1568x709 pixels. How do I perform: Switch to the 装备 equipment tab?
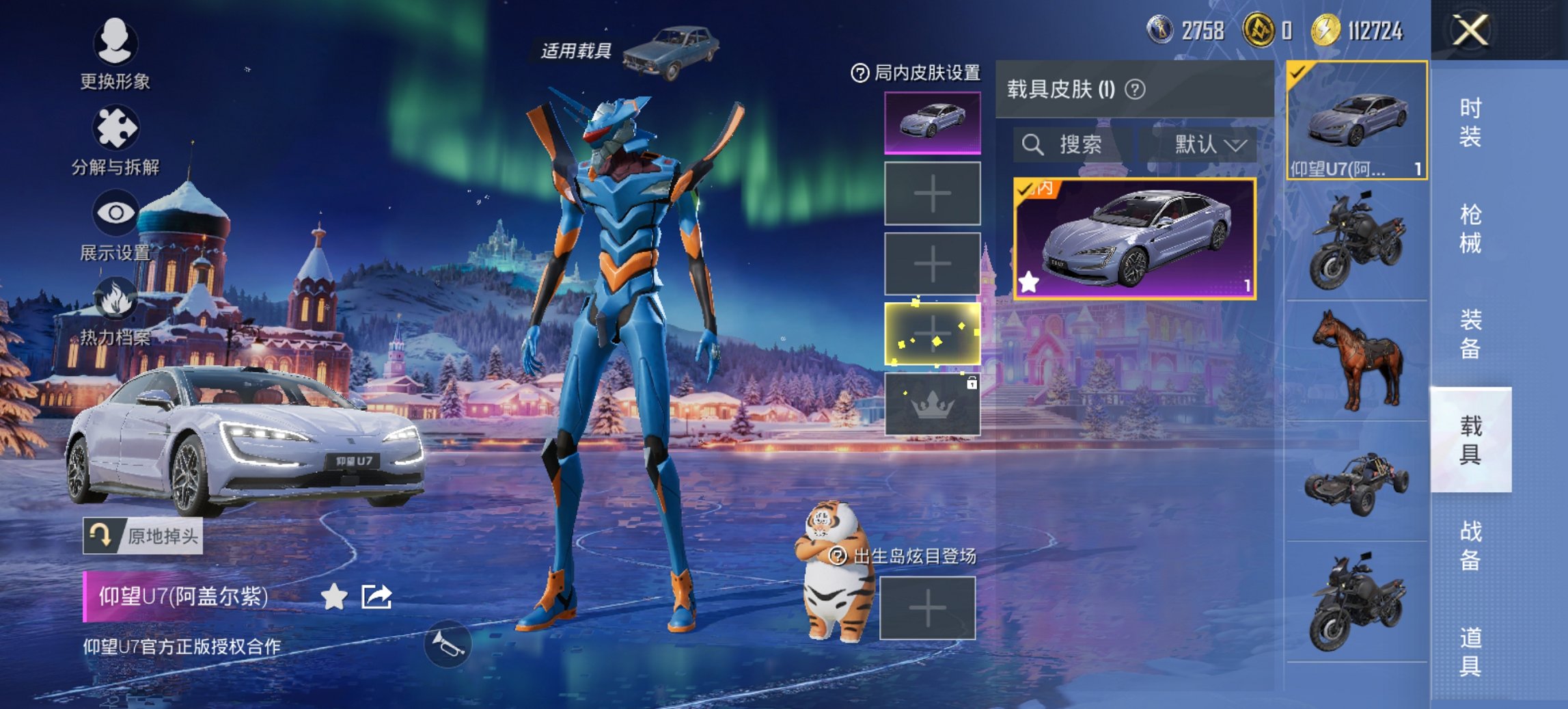tap(1470, 334)
